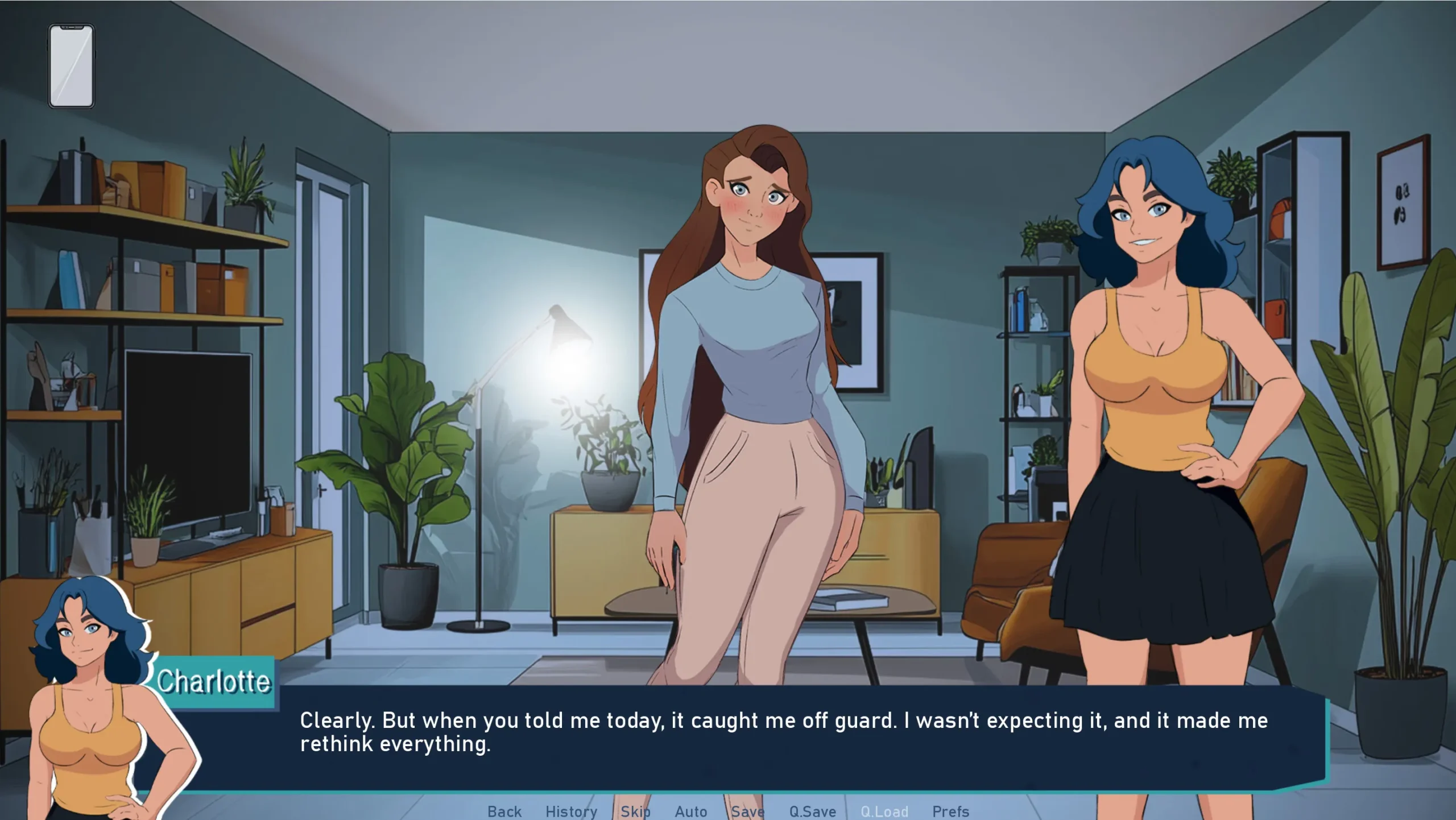Open Prefs settings
The height and width of the screenshot is (820, 1456).
pos(950,811)
